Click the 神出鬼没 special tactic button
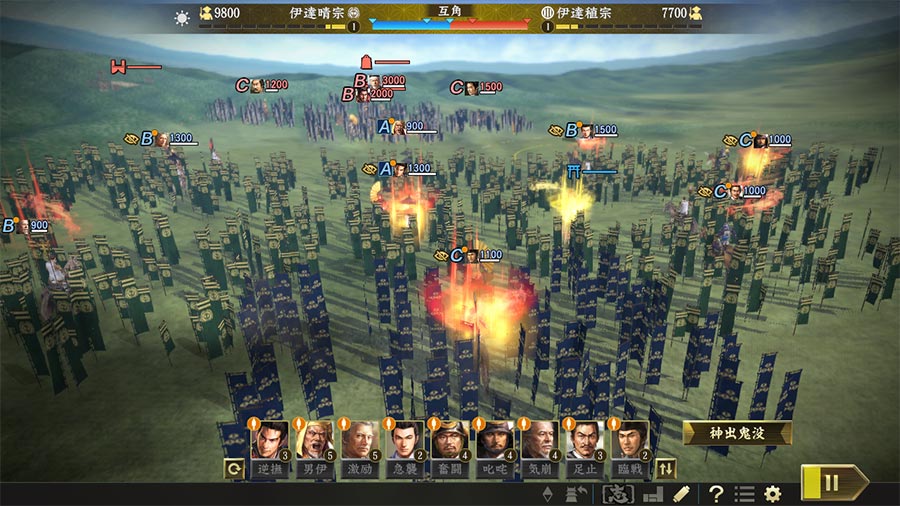Image resolution: width=900 pixels, height=506 pixels. (738, 433)
